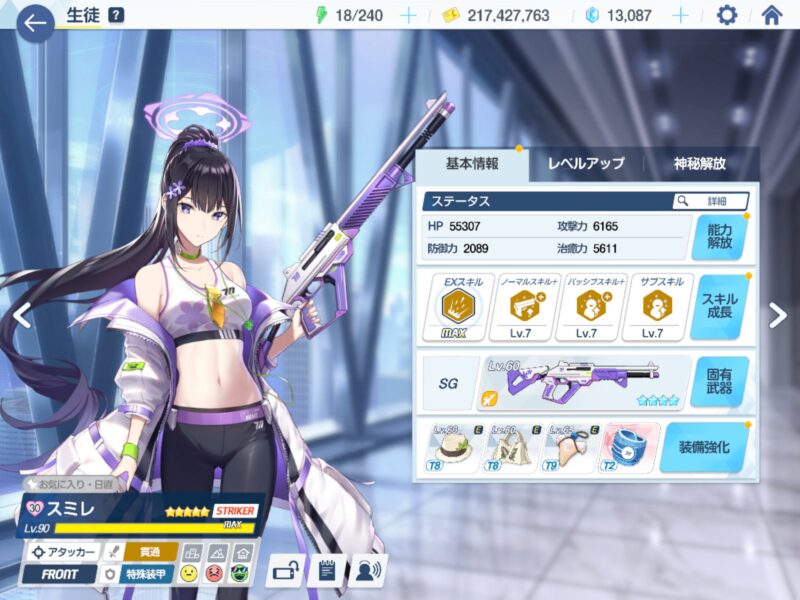Click the 装備強化 button
Image resolution: width=800 pixels, height=600 pixels.
point(704,447)
